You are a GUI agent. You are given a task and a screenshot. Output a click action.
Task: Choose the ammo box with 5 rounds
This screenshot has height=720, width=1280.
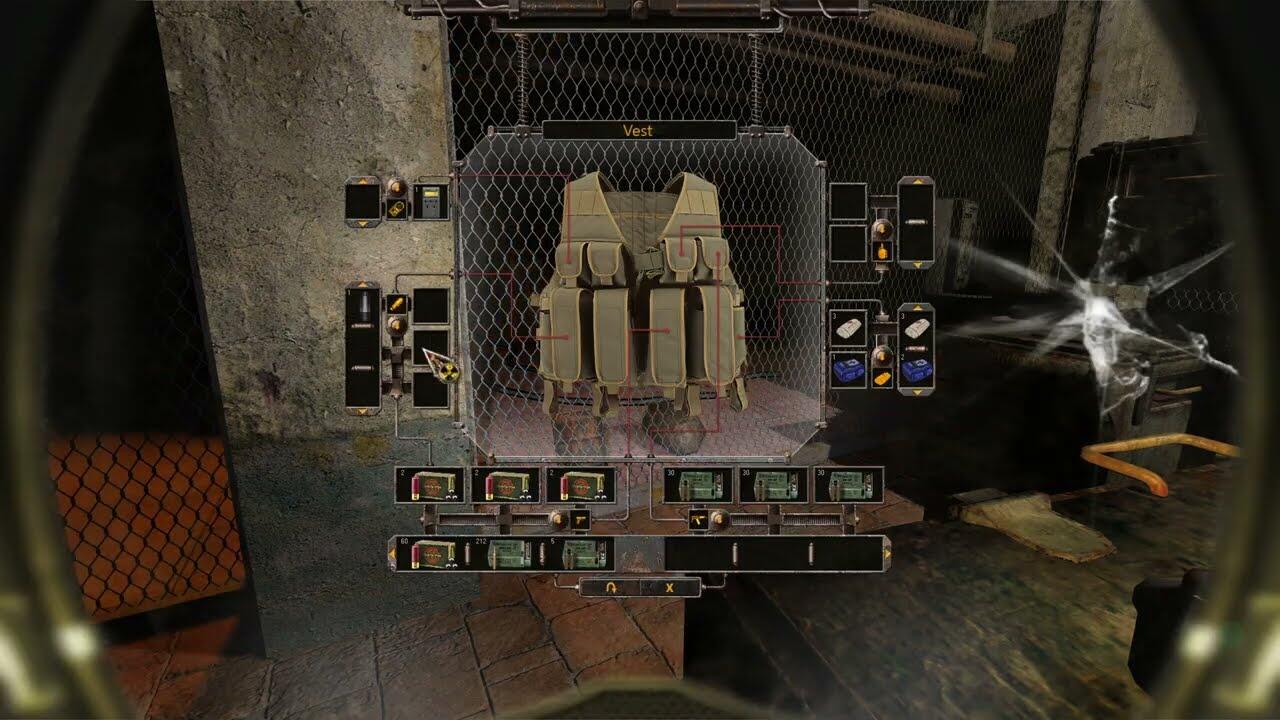click(x=578, y=553)
